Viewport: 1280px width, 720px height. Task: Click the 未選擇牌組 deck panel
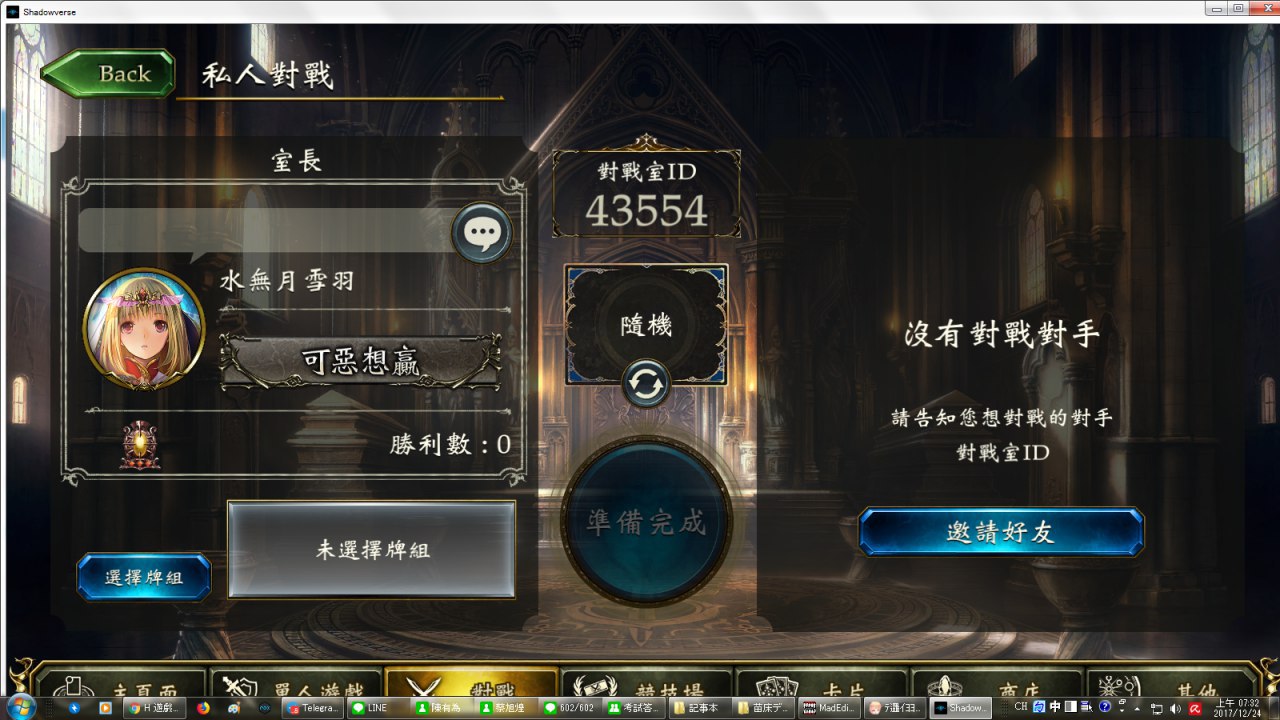[371, 549]
